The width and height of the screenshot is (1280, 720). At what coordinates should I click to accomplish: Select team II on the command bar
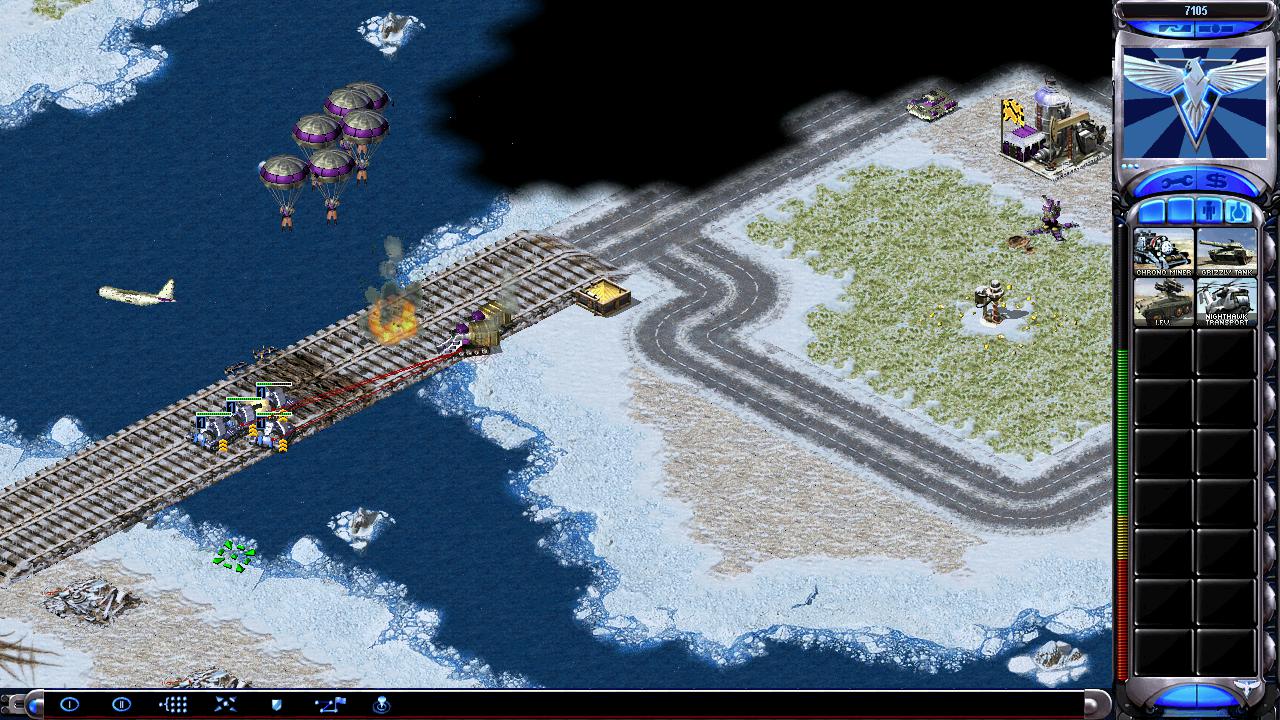121,704
